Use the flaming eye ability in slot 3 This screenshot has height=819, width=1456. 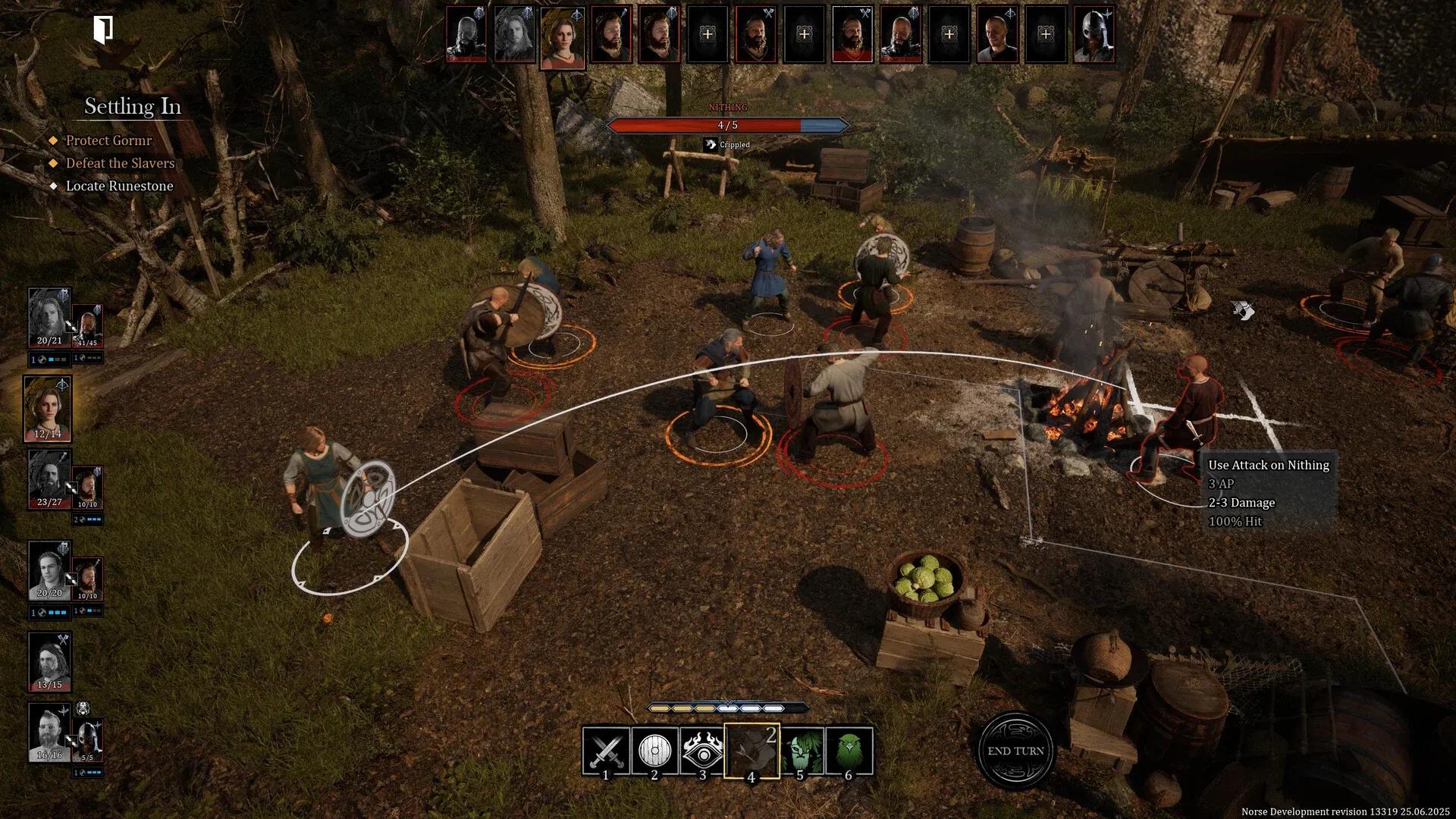tap(703, 751)
